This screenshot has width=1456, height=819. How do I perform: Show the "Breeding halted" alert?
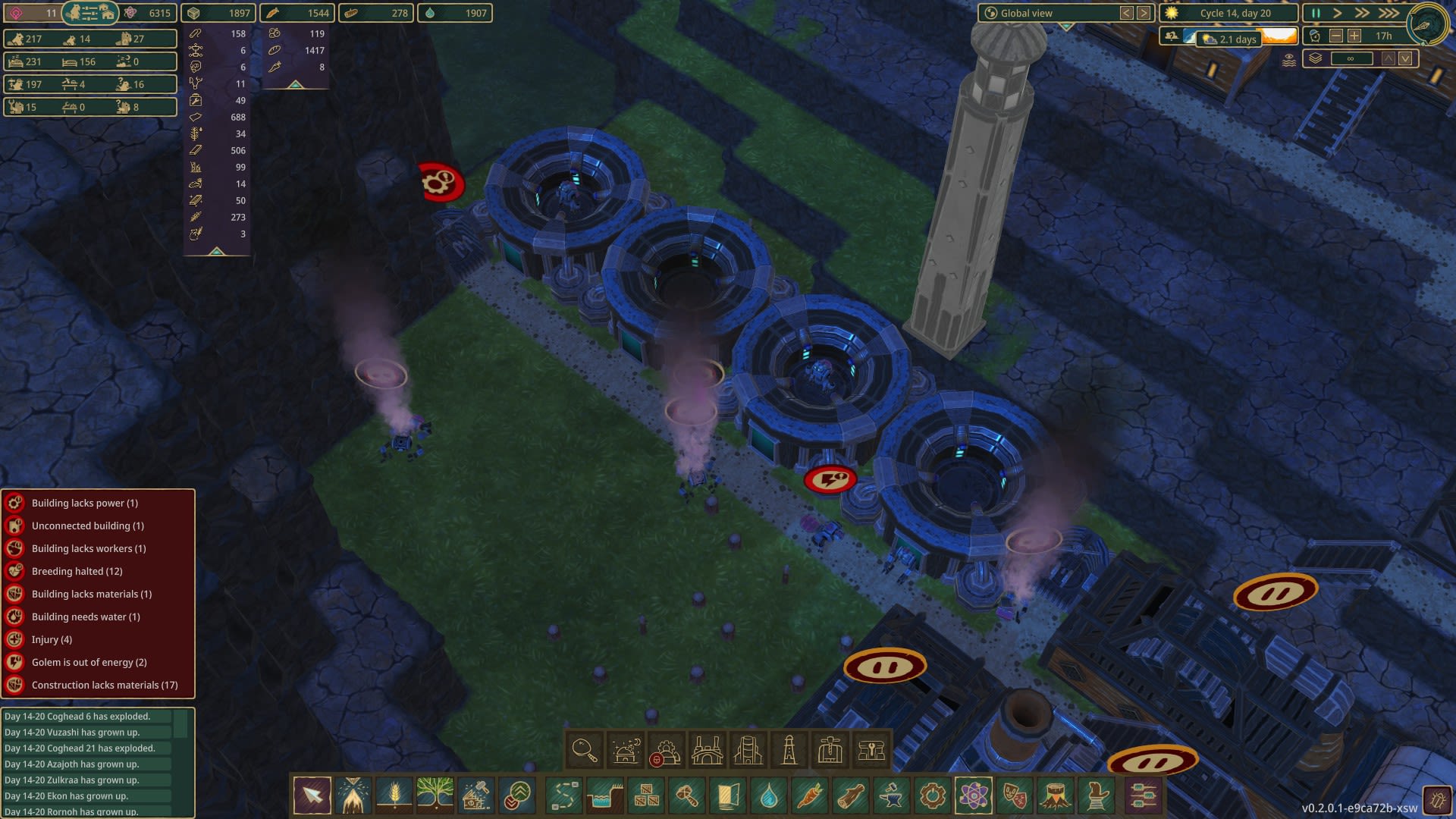[x=77, y=571]
